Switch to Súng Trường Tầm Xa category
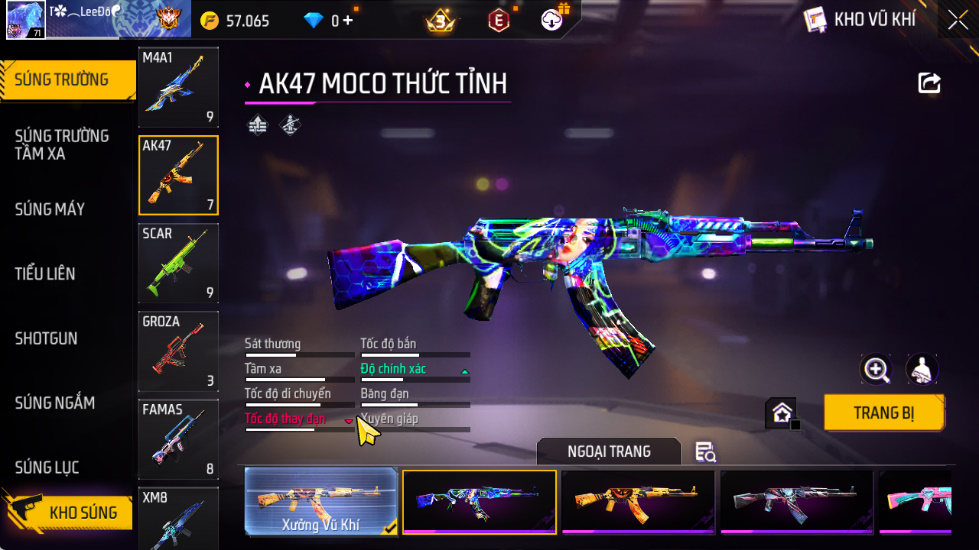The image size is (979, 550). [x=62, y=144]
